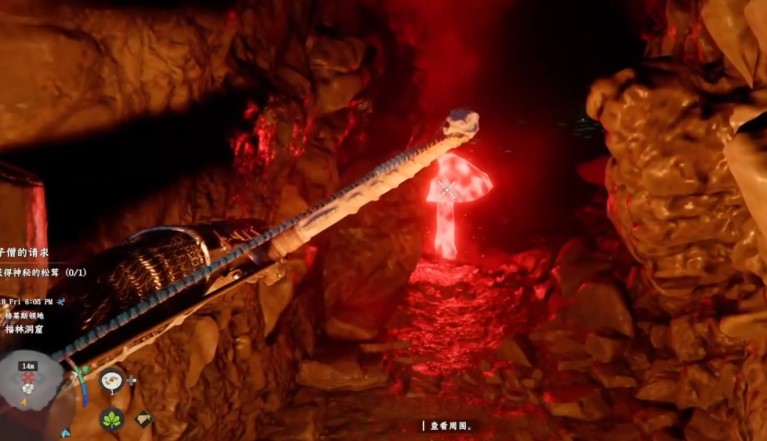Activate the green leaf herb icon
The width and height of the screenshot is (767, 441).
(112, 419)
